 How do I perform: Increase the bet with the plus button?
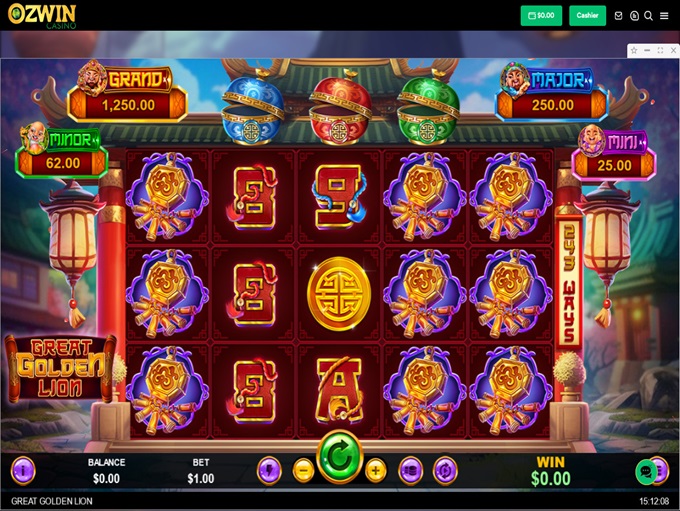[x=375, y=469]
